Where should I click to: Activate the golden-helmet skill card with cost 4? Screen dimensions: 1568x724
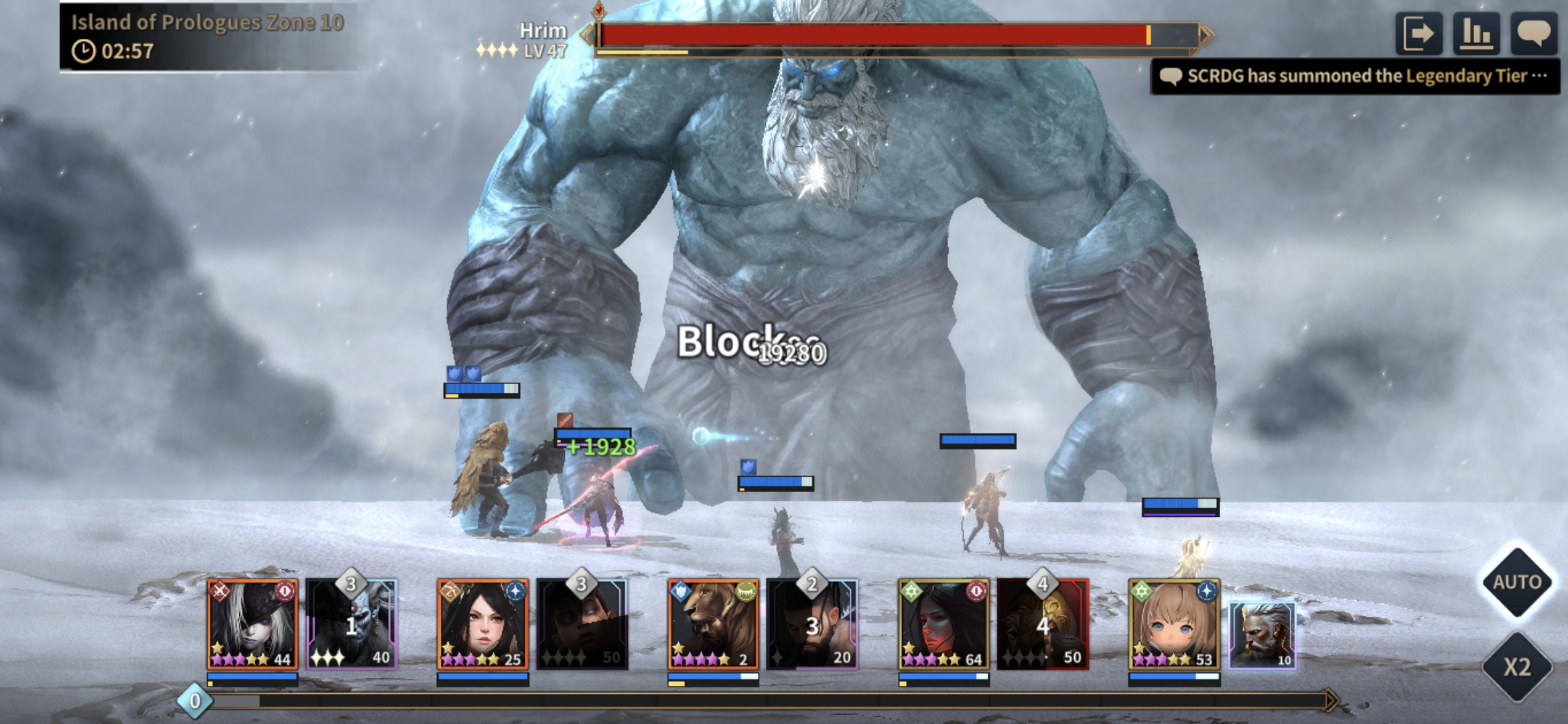click(1043, 625)
